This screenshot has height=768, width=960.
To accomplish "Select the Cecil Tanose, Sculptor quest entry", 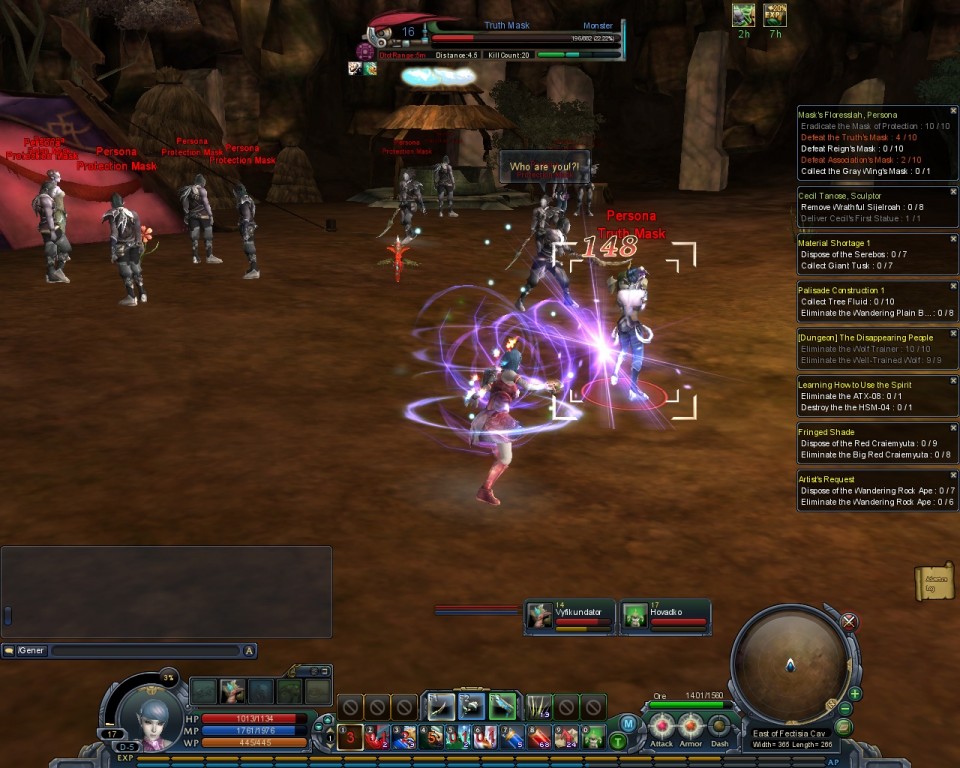I will (842, 195).
